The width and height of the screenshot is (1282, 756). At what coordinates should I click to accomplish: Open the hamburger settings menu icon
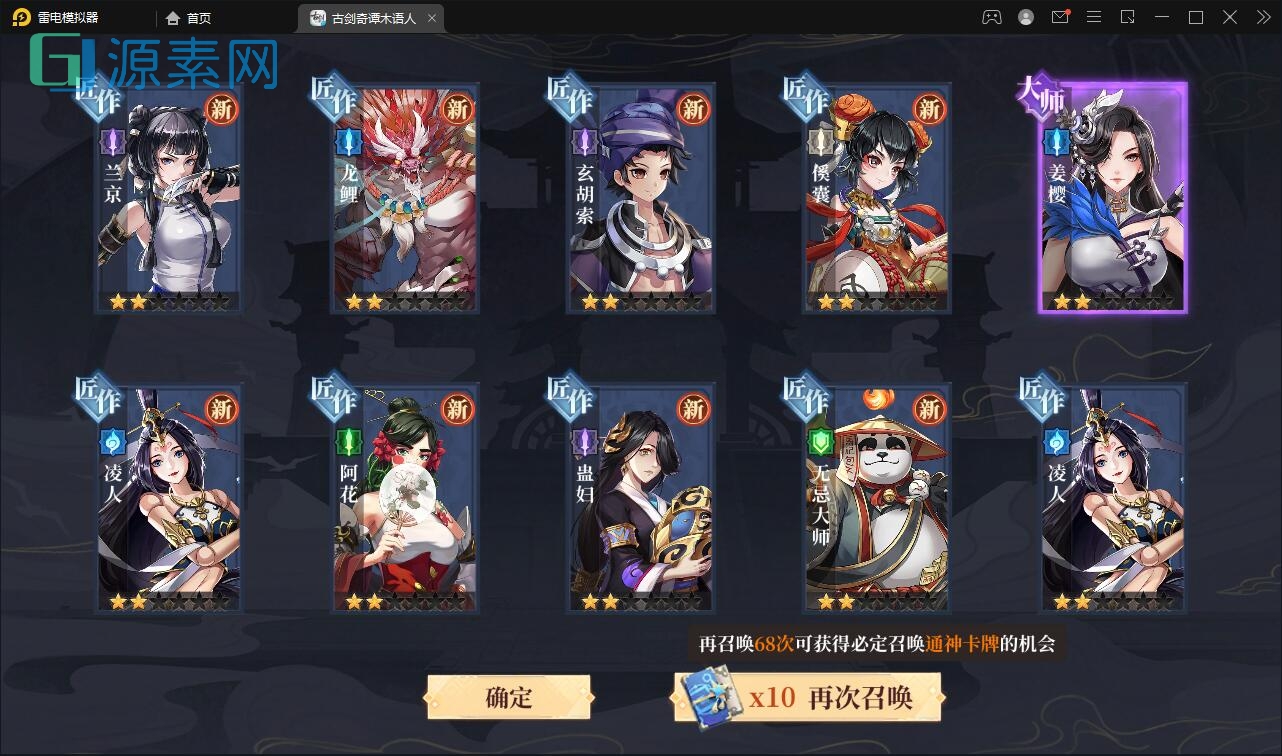coord(1093,17)
